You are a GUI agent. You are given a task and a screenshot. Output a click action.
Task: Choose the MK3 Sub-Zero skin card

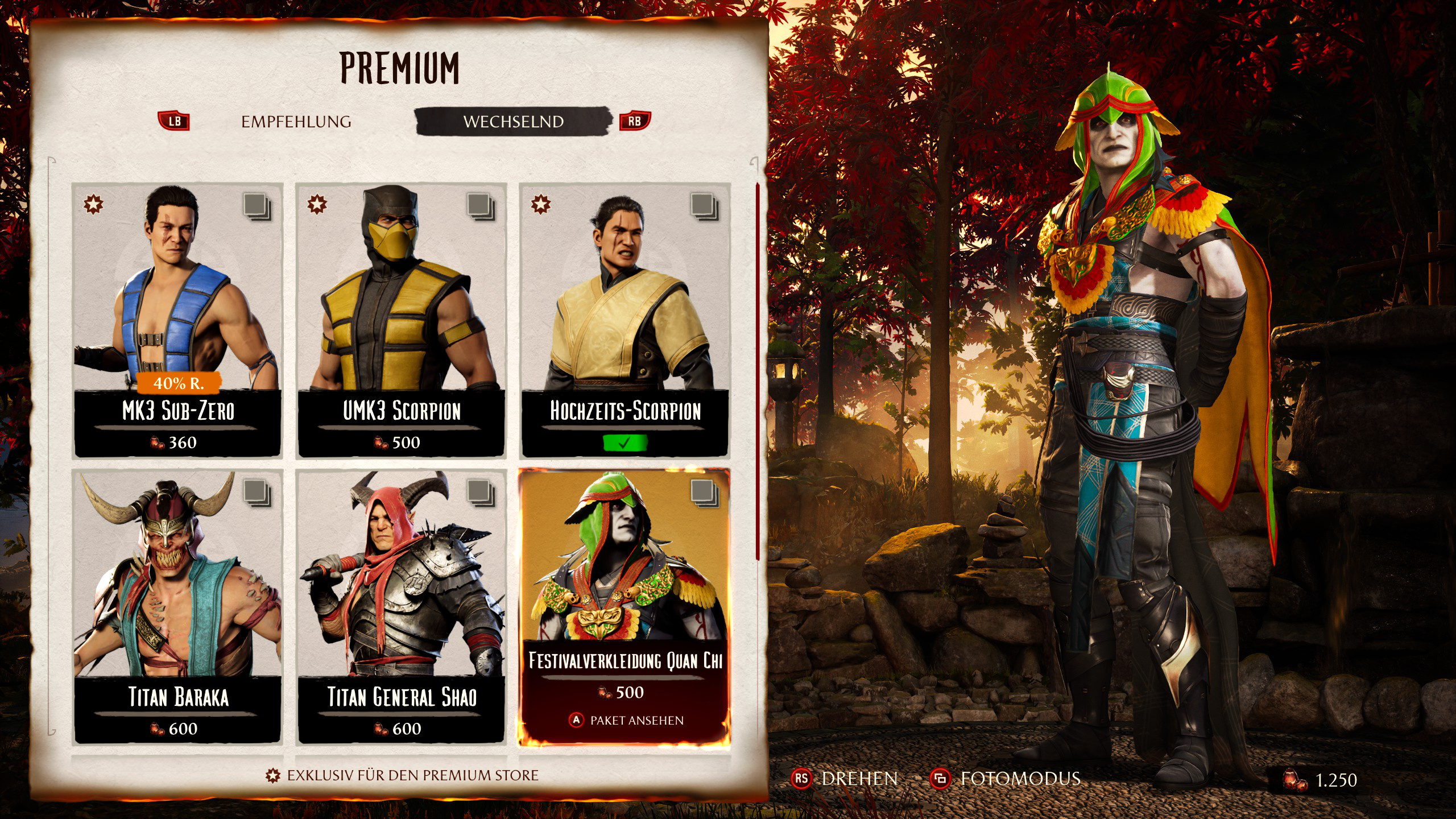click(177, 320)
